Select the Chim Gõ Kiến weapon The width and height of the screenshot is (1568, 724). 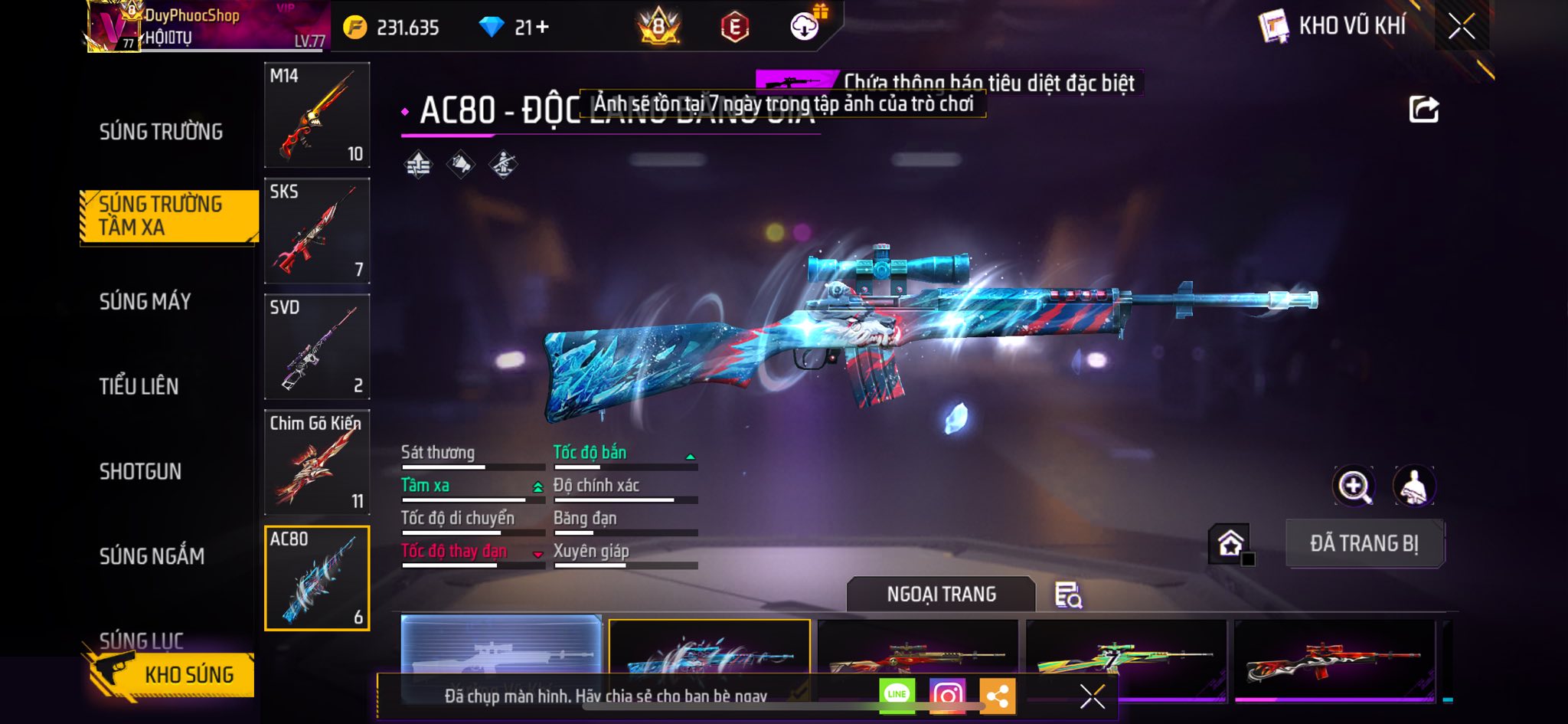point(317,462)
